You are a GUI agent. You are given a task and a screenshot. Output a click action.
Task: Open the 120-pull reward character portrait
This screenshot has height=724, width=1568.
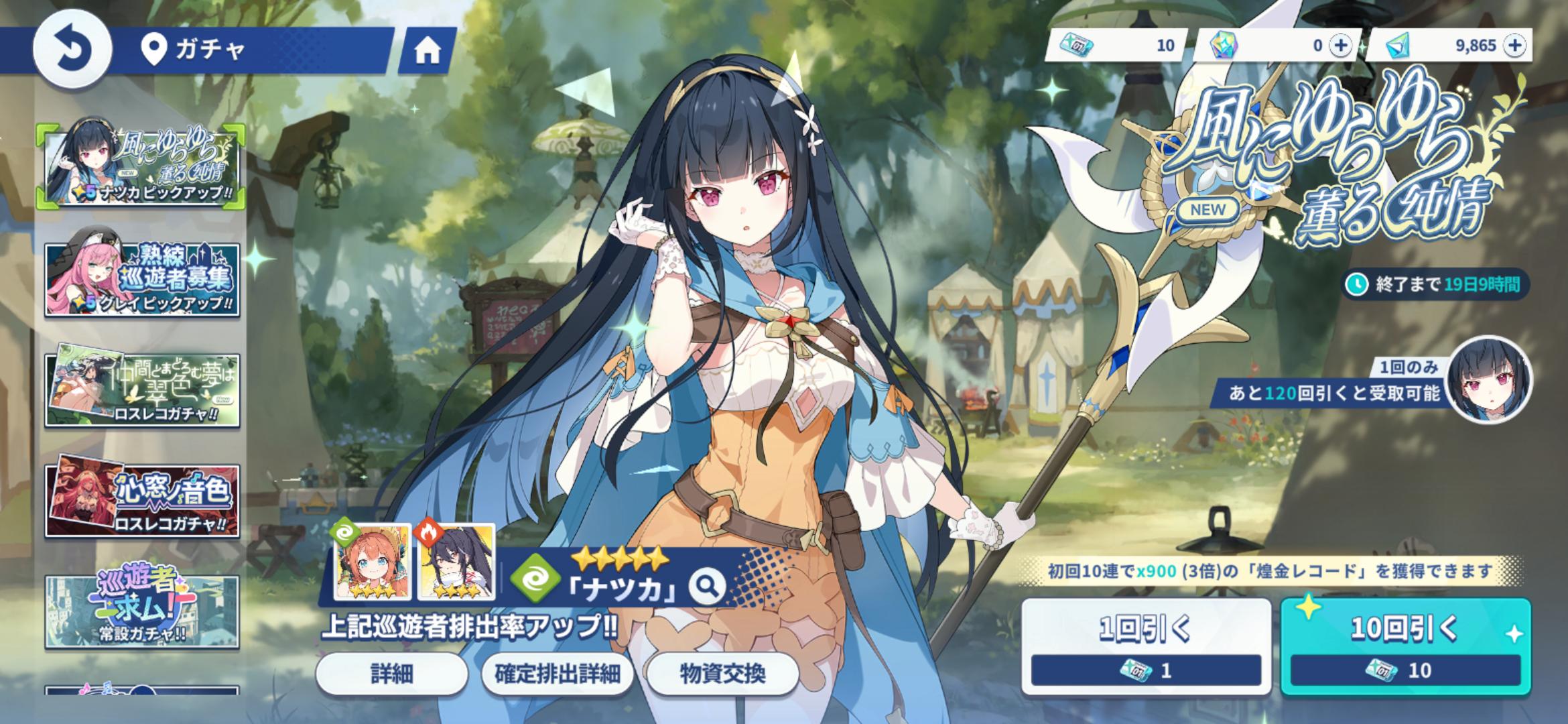pos(1488,379)
